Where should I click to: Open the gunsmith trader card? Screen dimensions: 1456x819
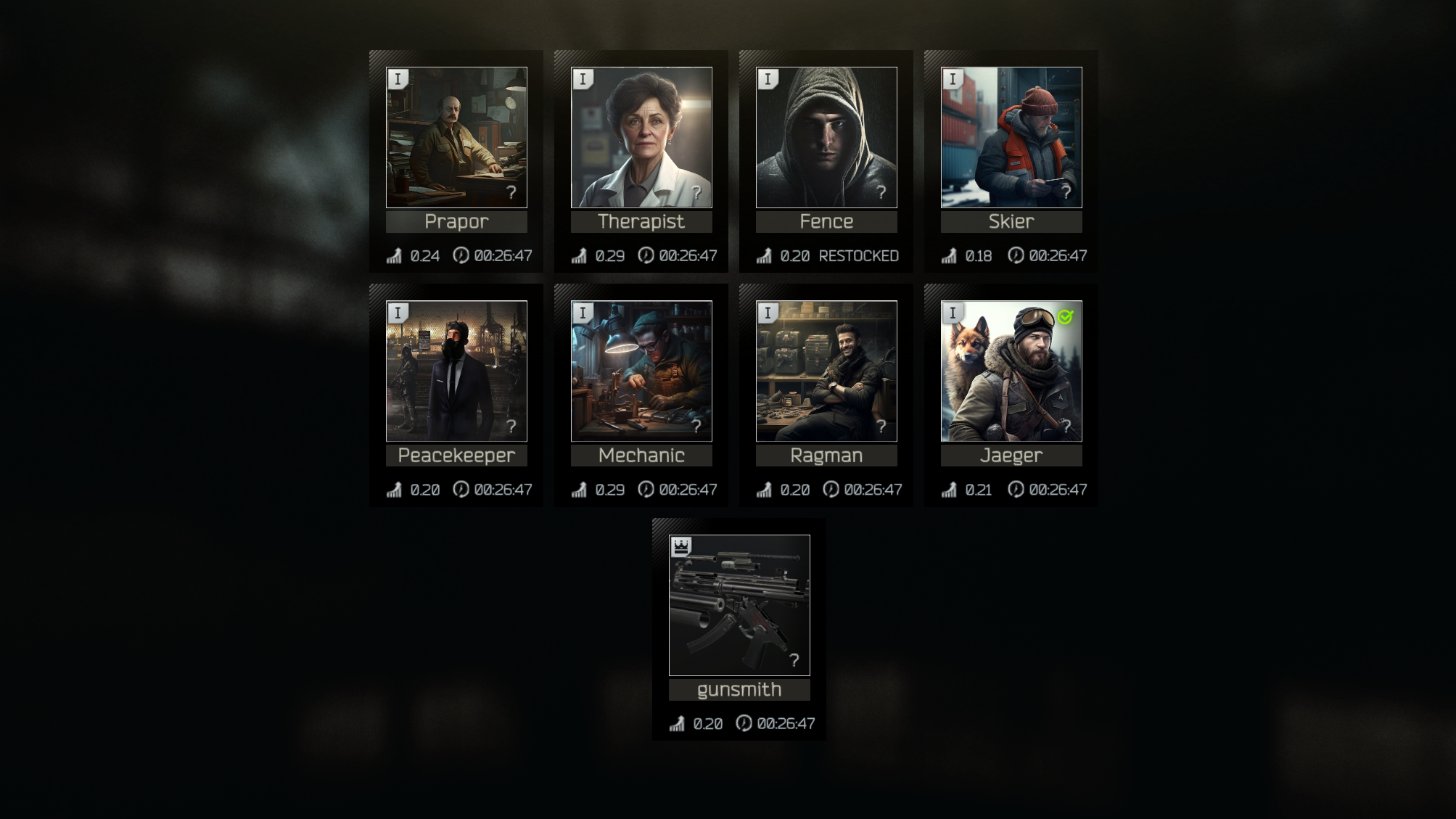pos(739,605)
